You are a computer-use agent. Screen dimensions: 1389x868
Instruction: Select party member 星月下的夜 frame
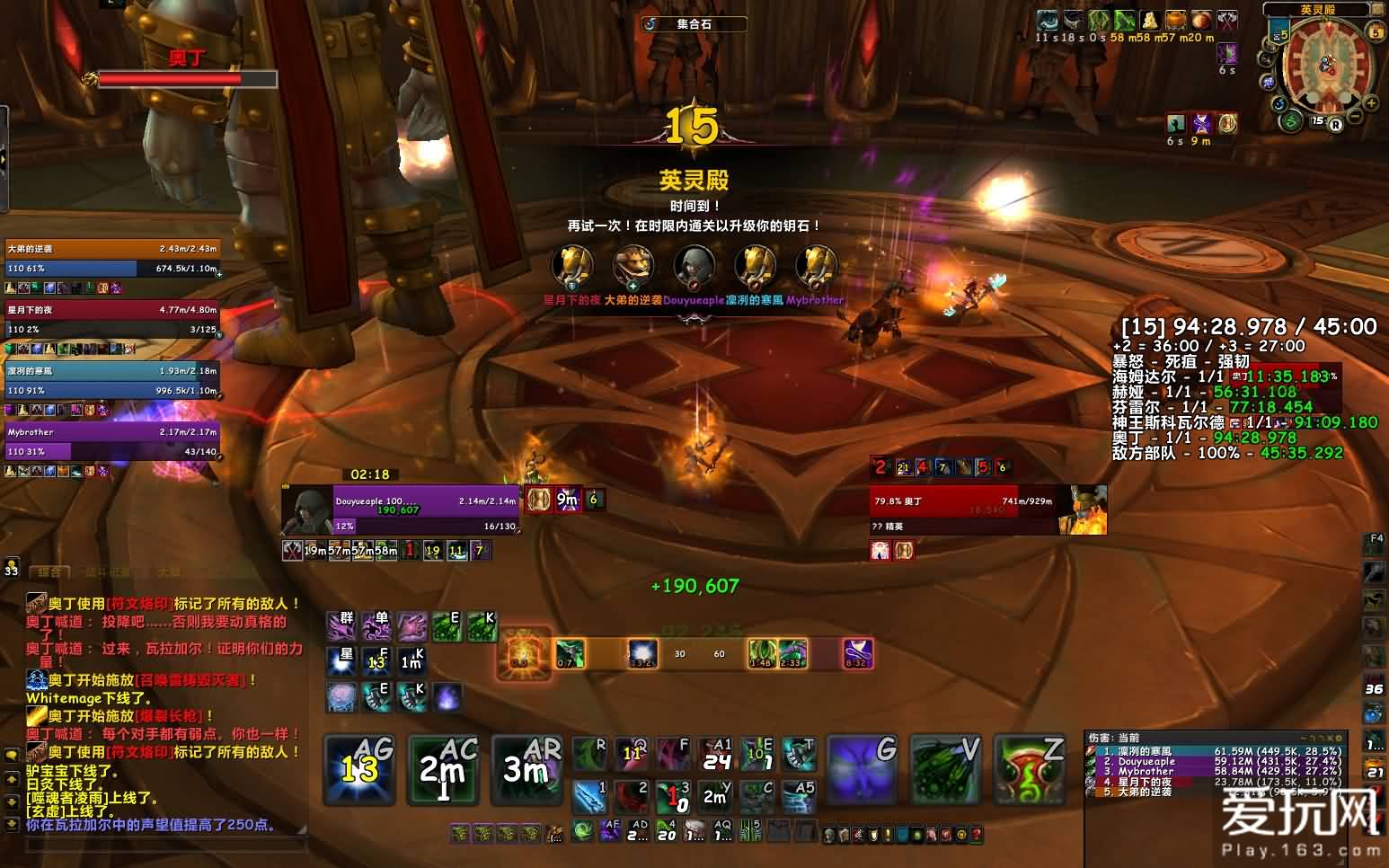pos(112,319)
